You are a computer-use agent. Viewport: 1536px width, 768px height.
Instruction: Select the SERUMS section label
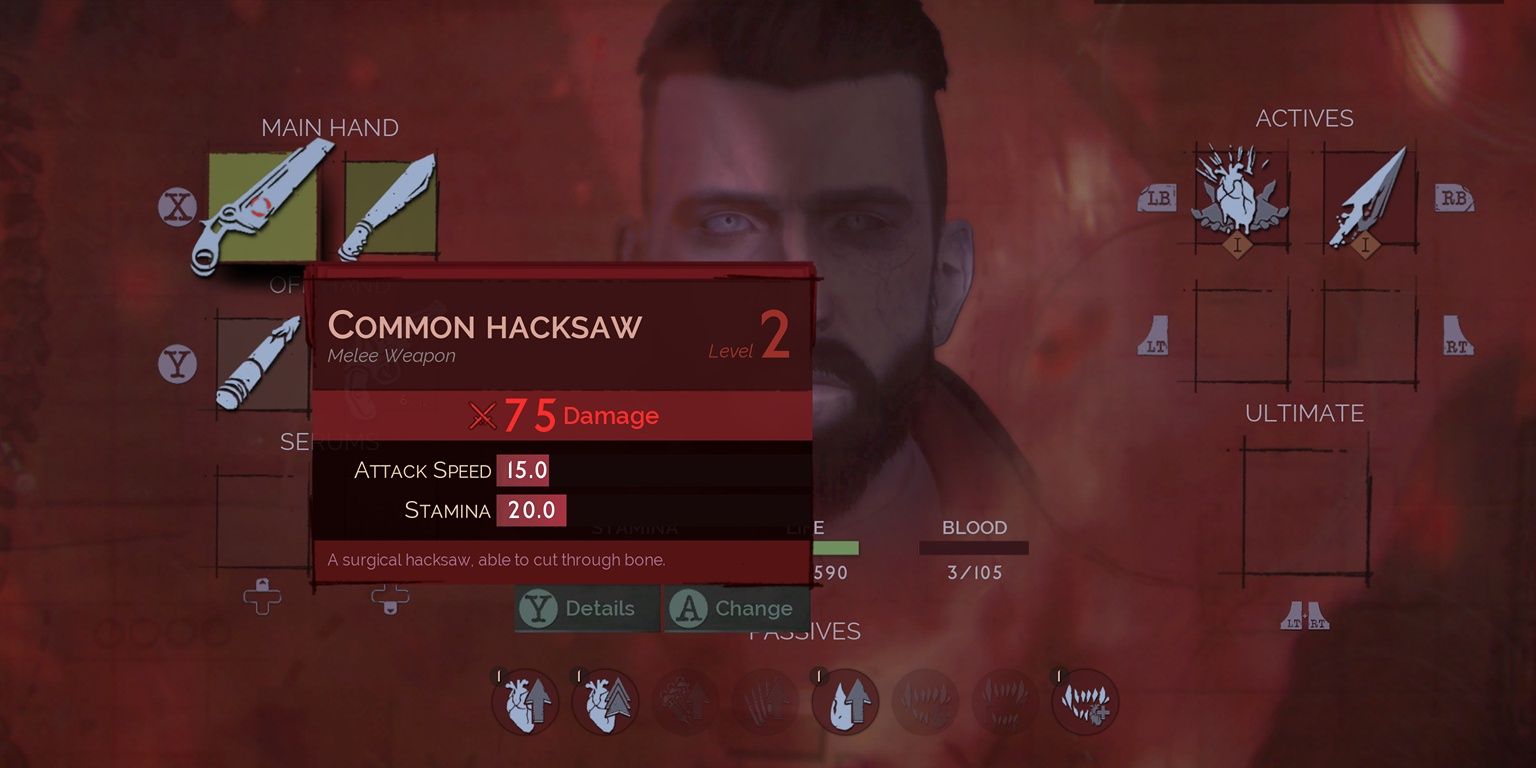[x=330, y=440]
